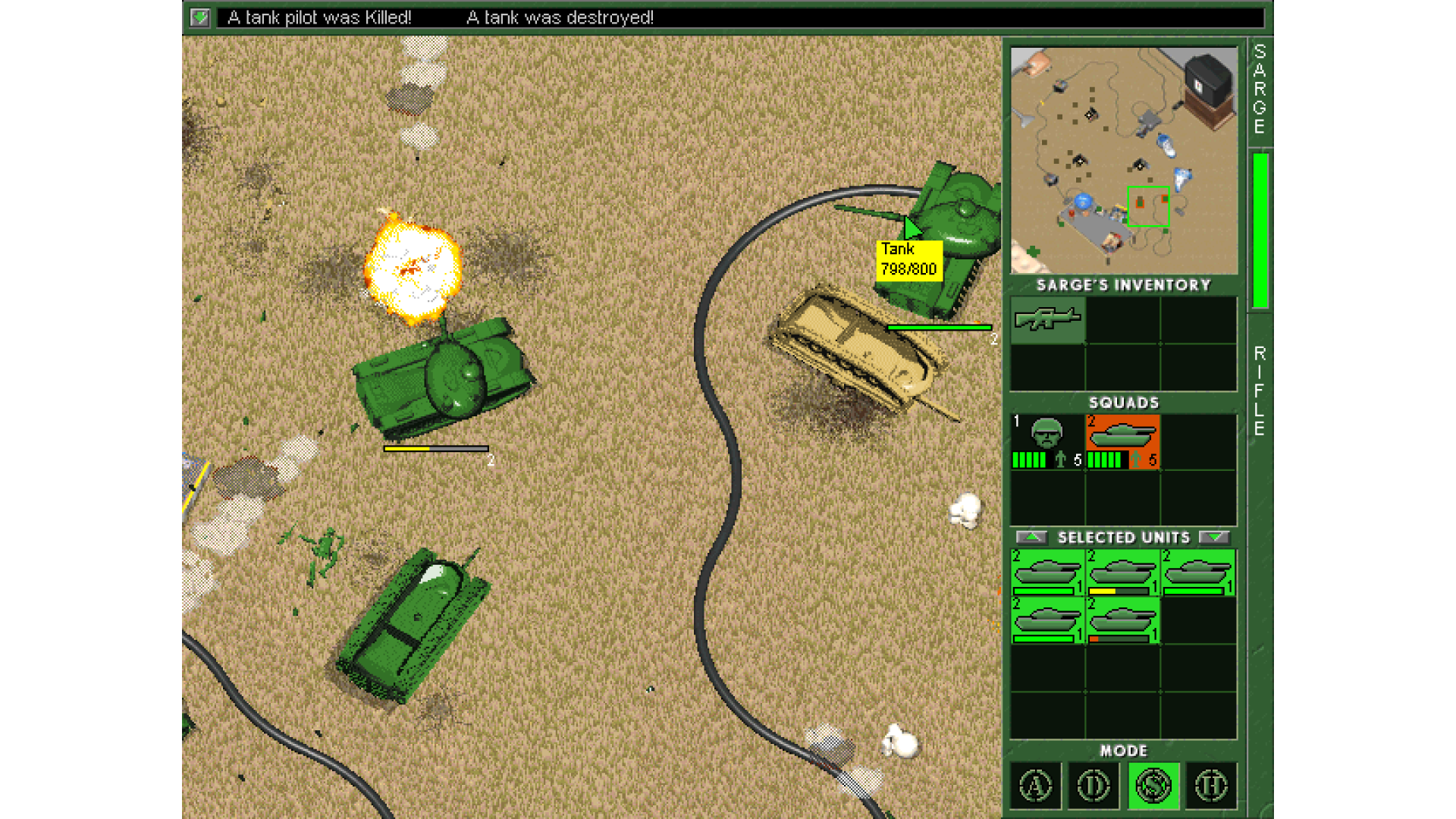Screen dimensions: 1456x819
Task: Open the message log arrow button
Action: click(x=200, y=17)
